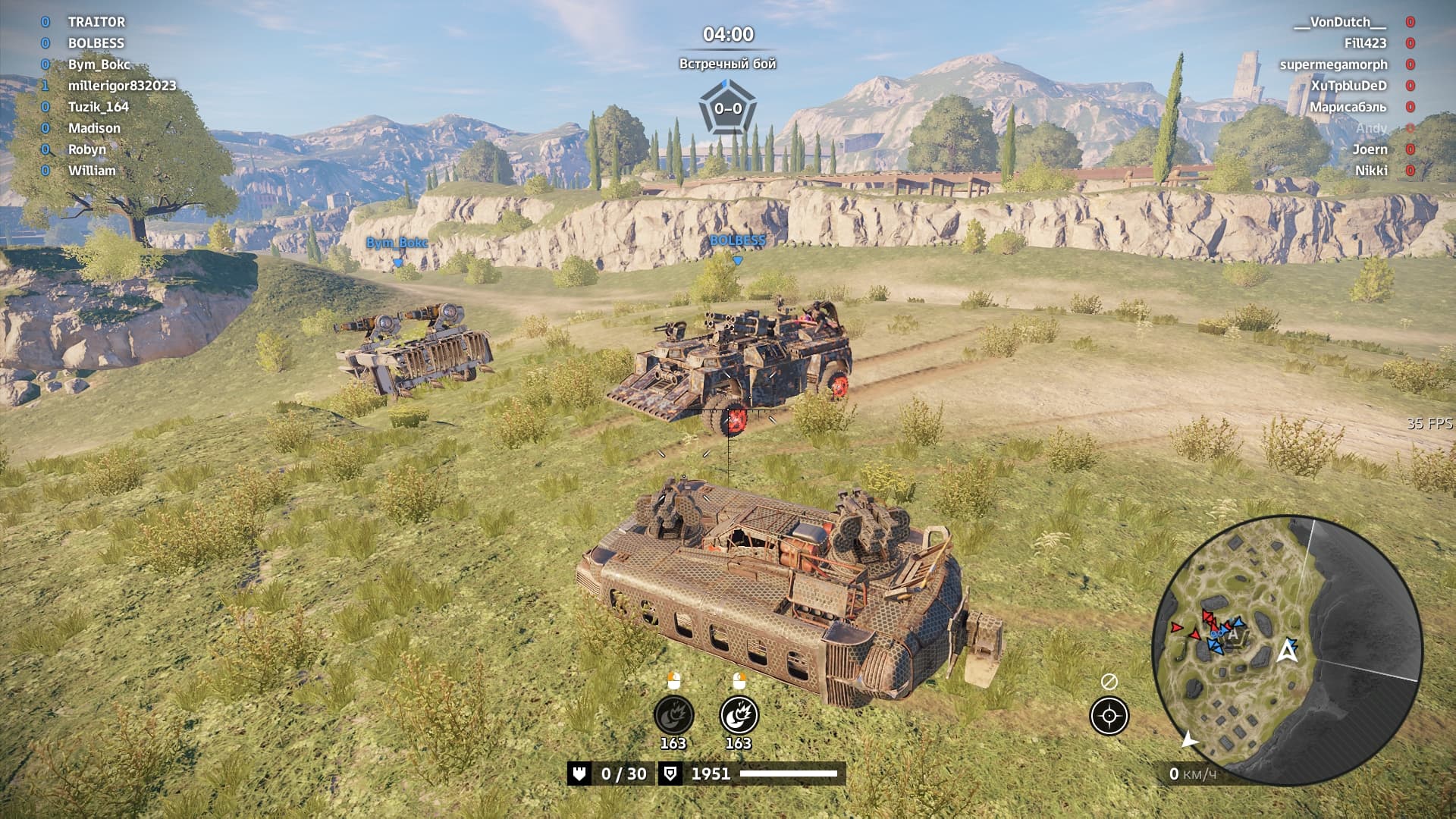Click the Bym_Bokc ally nameplate marker
The image size is (1456, 819).
click(397, 243)
